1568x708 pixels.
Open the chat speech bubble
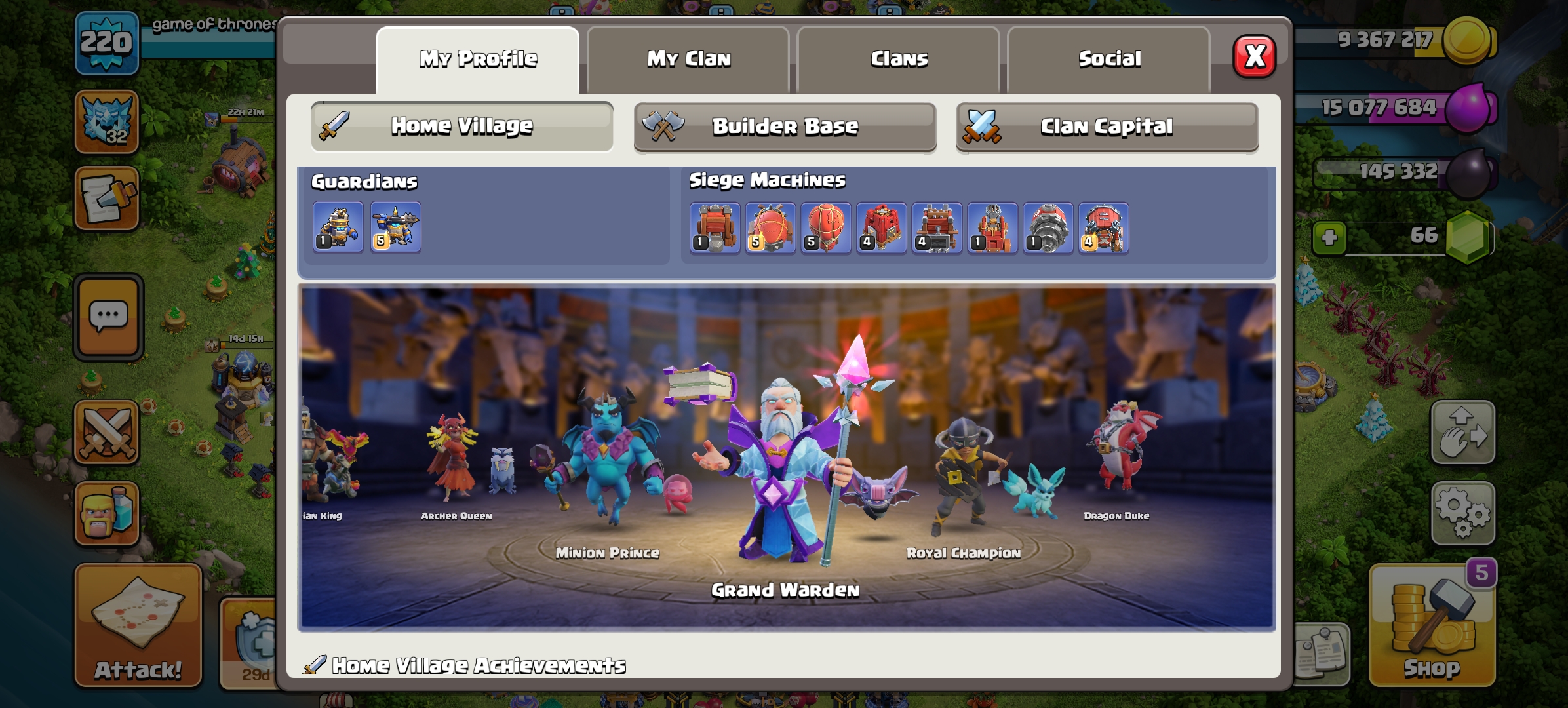tap(108, 317)
